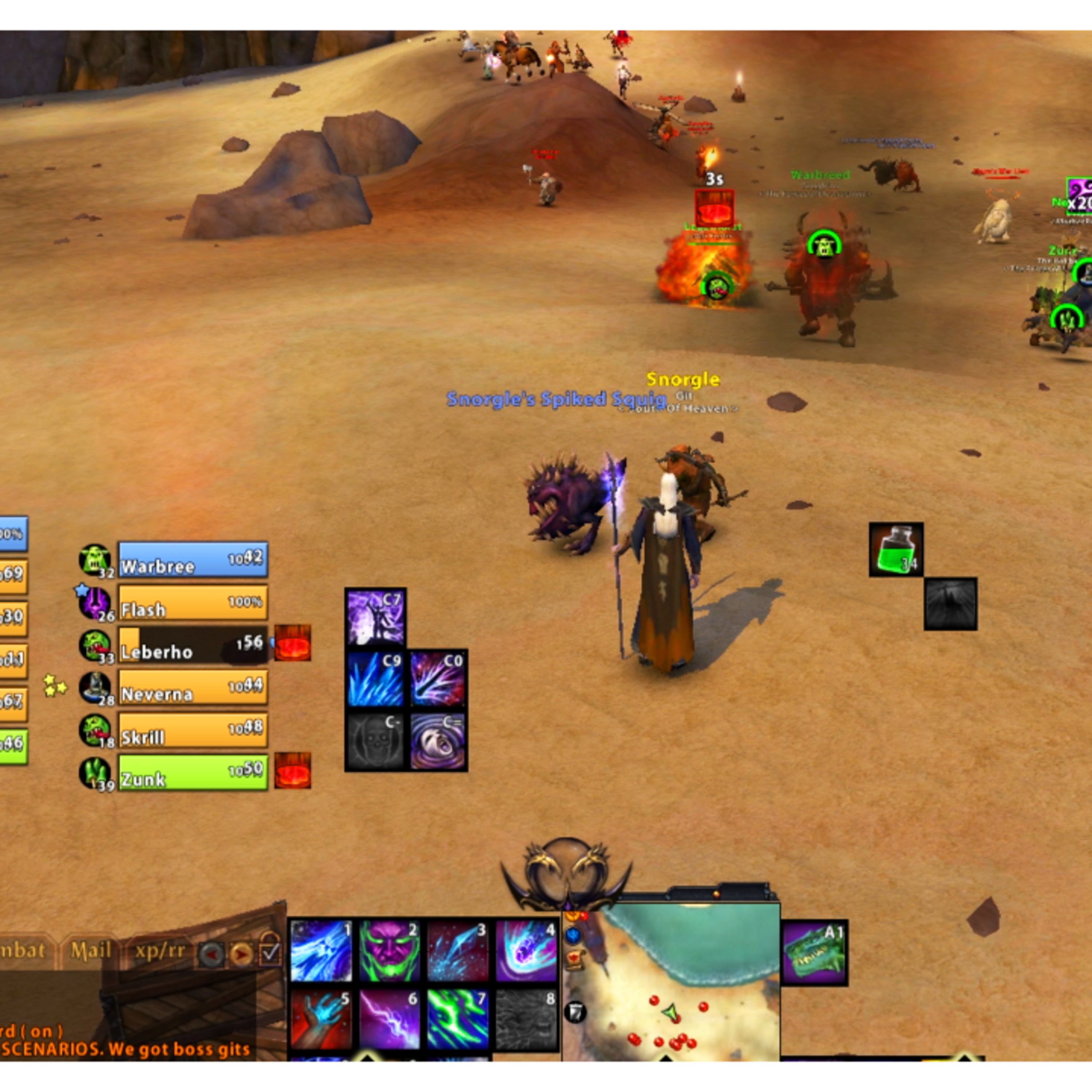
Task: Tick the chat window checkbox
Action: coord(270,953)
